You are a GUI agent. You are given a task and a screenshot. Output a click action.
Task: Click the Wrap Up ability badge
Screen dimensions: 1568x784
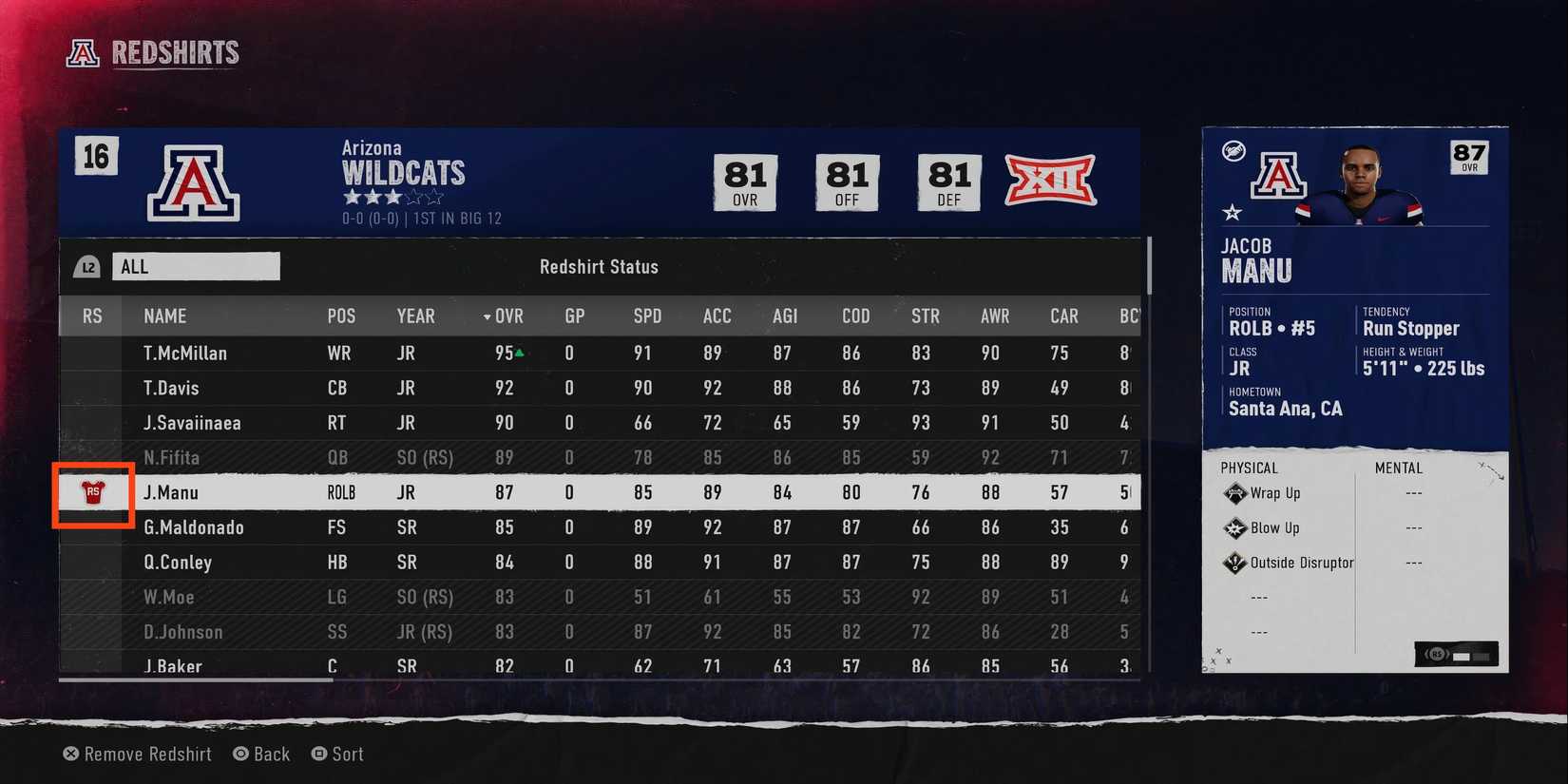pyautogui.click(x=1235, y=493)
